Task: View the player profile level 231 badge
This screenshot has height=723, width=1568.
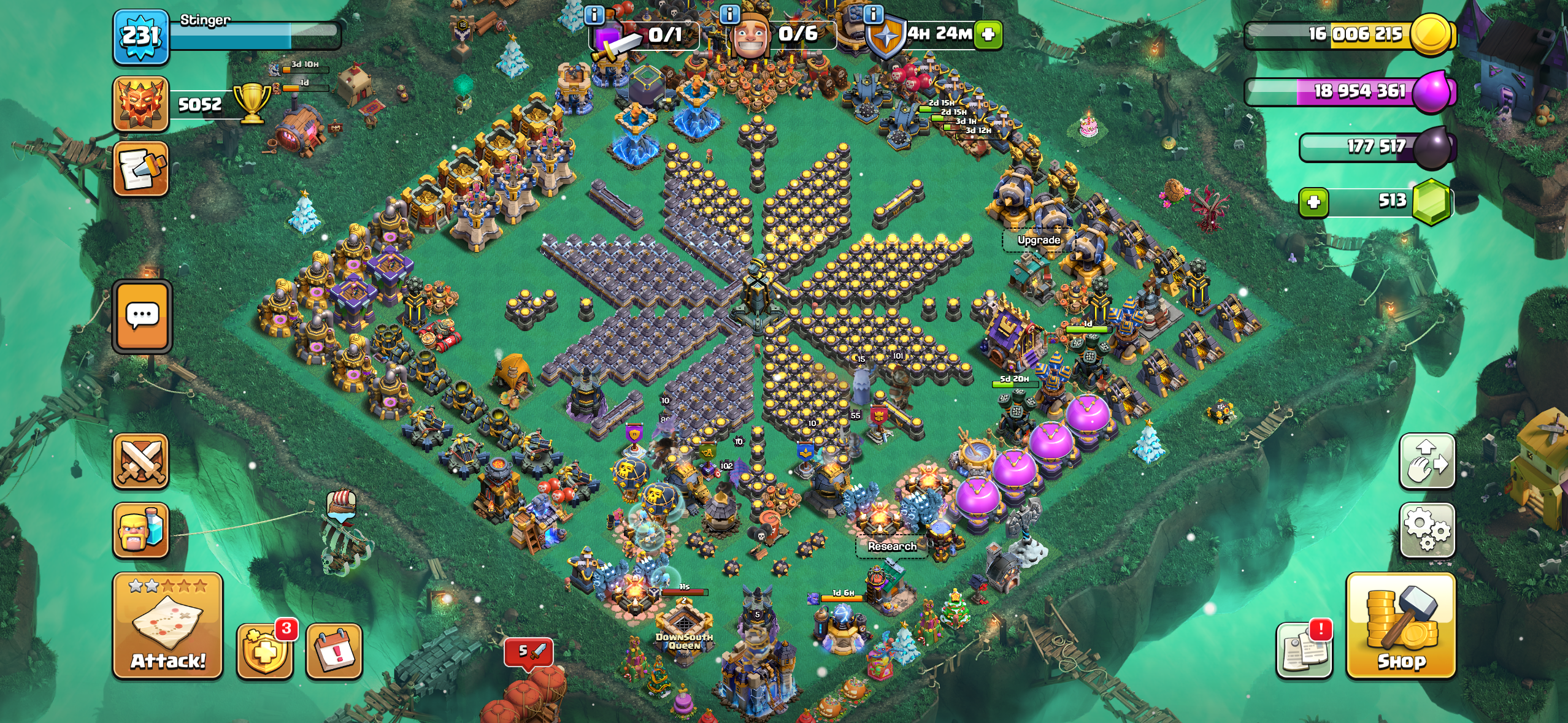Action: [140, 37]
